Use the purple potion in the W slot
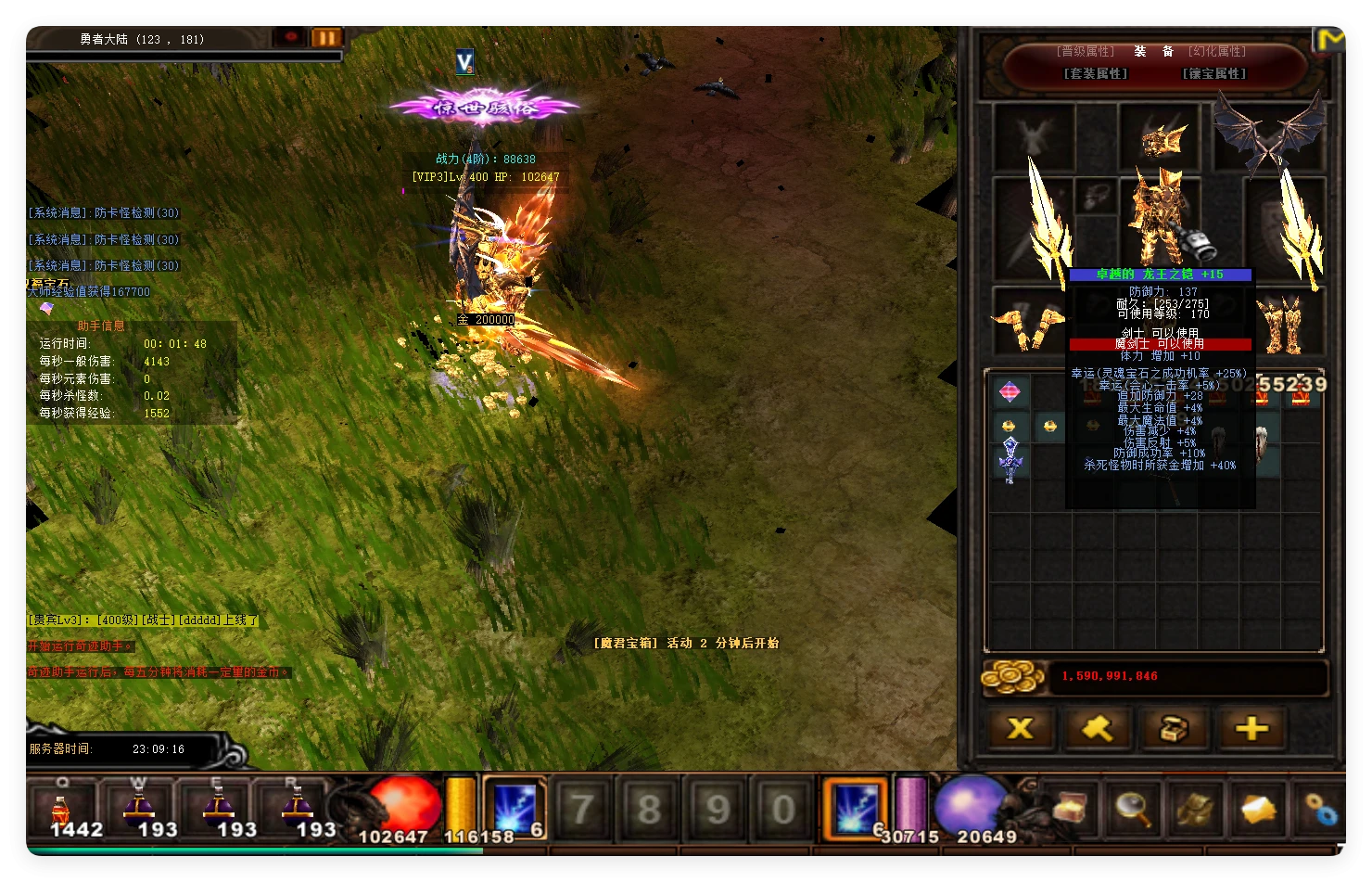Screen dimensions: 1372x882 pos(139,809)
